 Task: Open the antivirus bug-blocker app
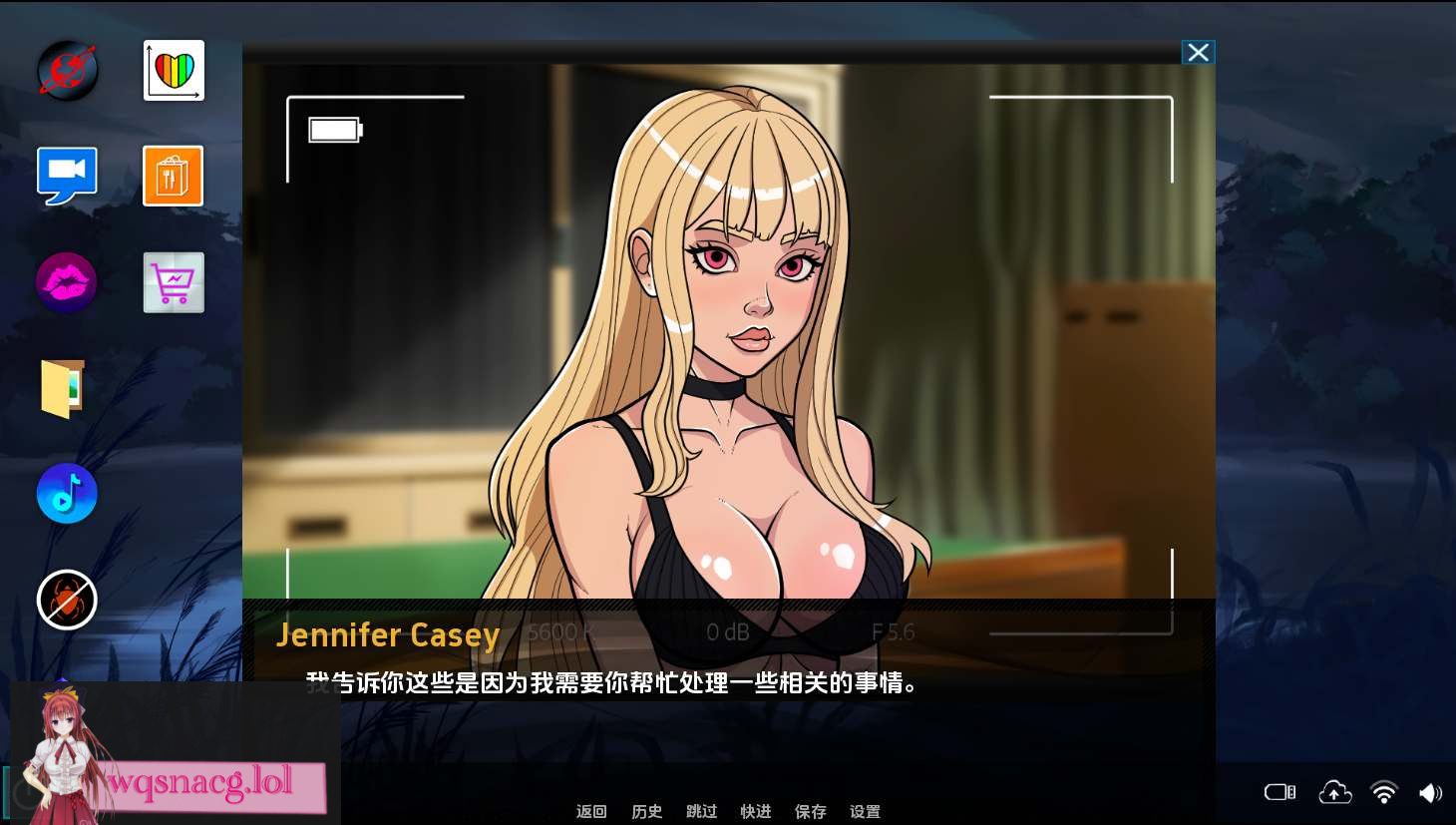point(66,600)
